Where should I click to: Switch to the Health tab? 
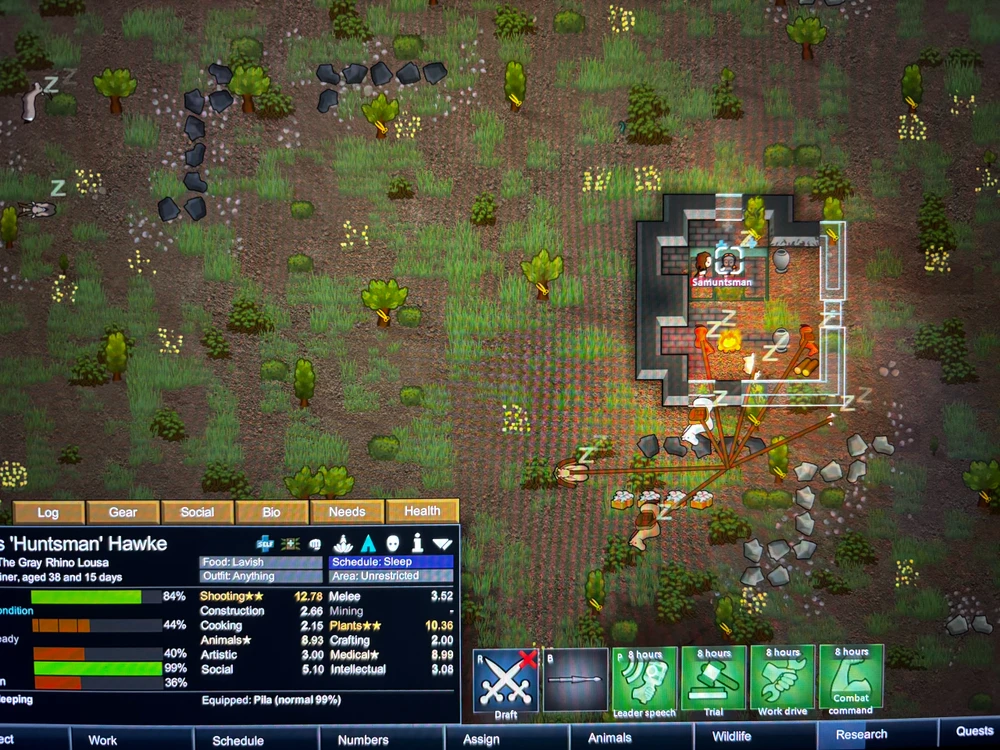coord(422,511)
